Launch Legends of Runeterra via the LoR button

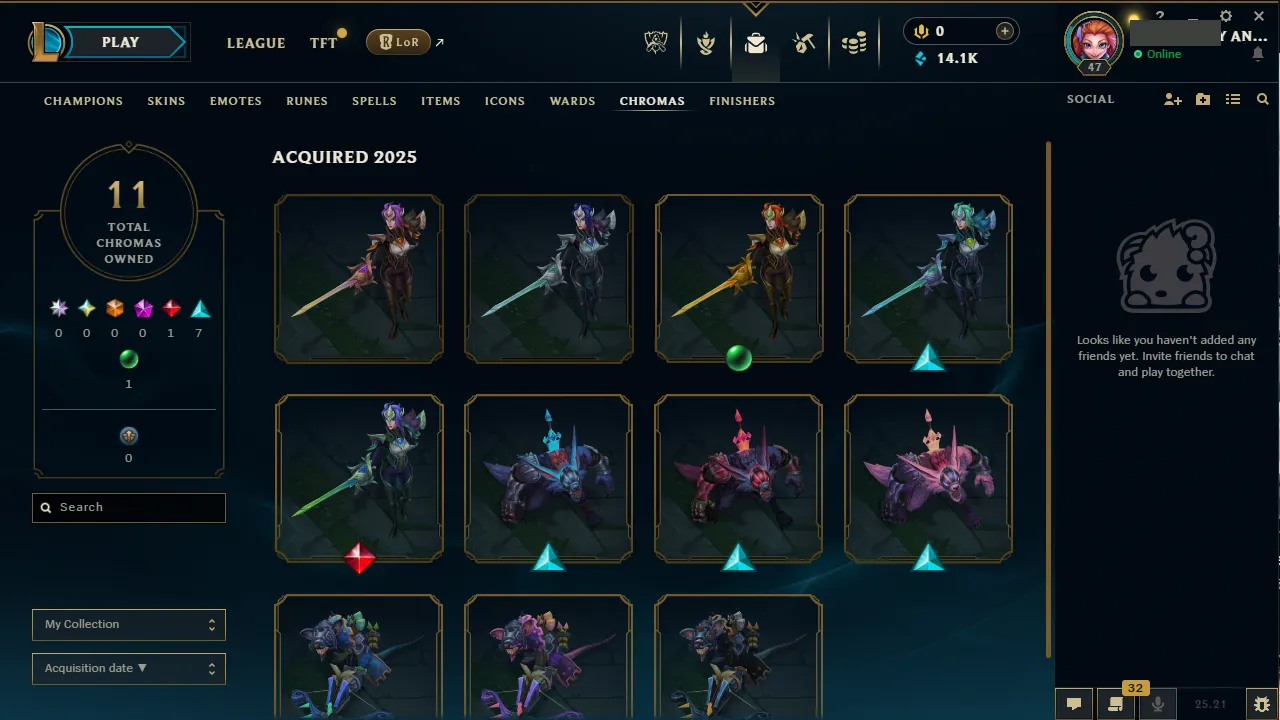pos(397,42)
